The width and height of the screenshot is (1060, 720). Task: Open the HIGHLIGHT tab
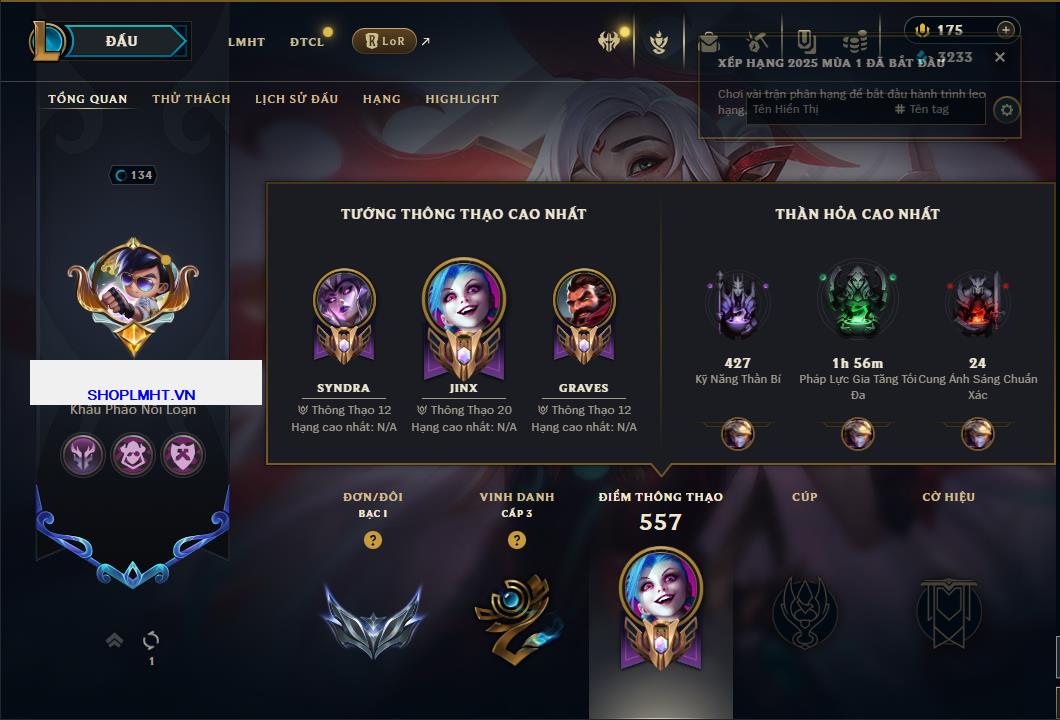click(462, 99)
